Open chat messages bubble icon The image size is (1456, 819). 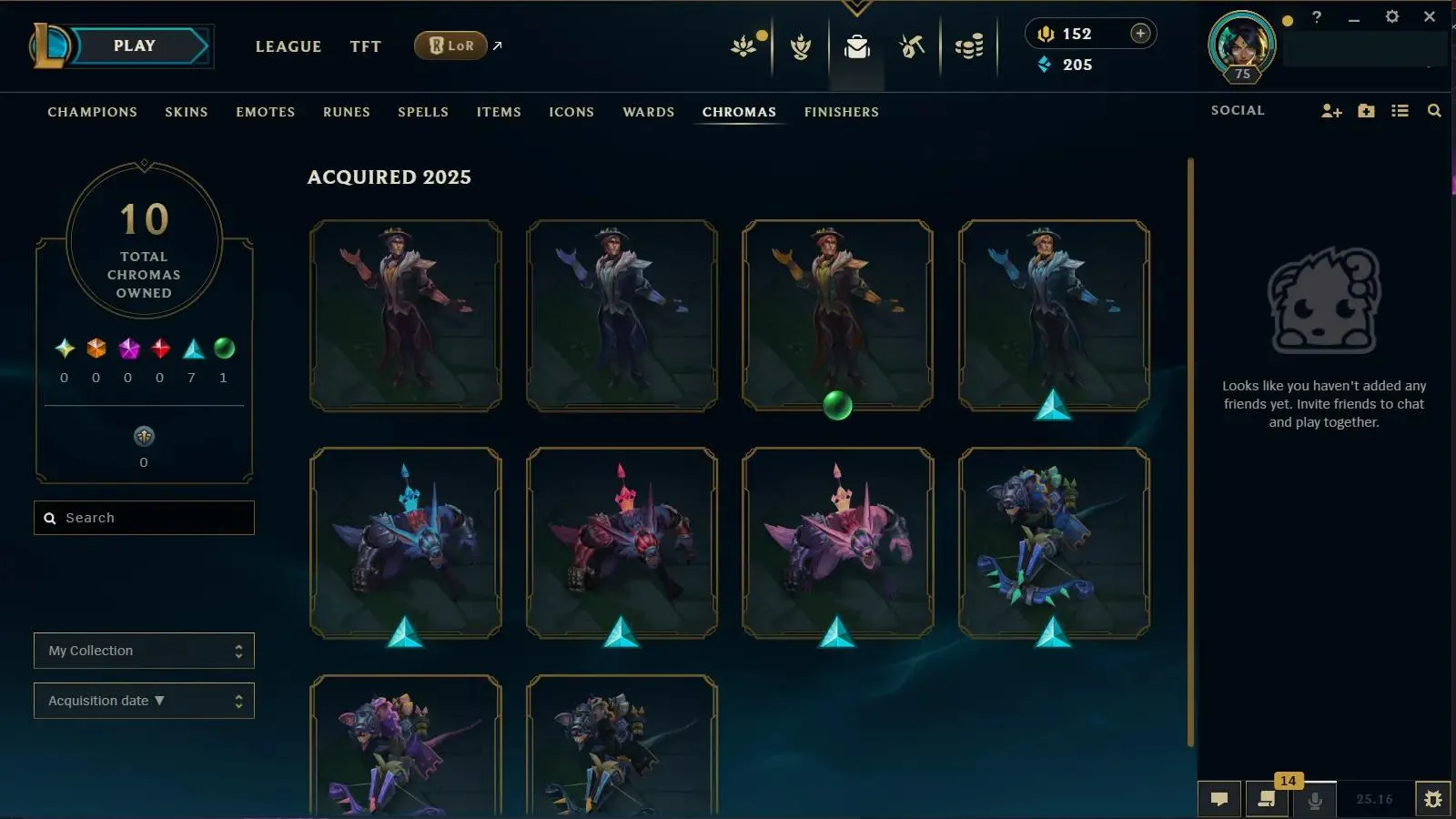pyautogui.click(x=1219, y=800)
